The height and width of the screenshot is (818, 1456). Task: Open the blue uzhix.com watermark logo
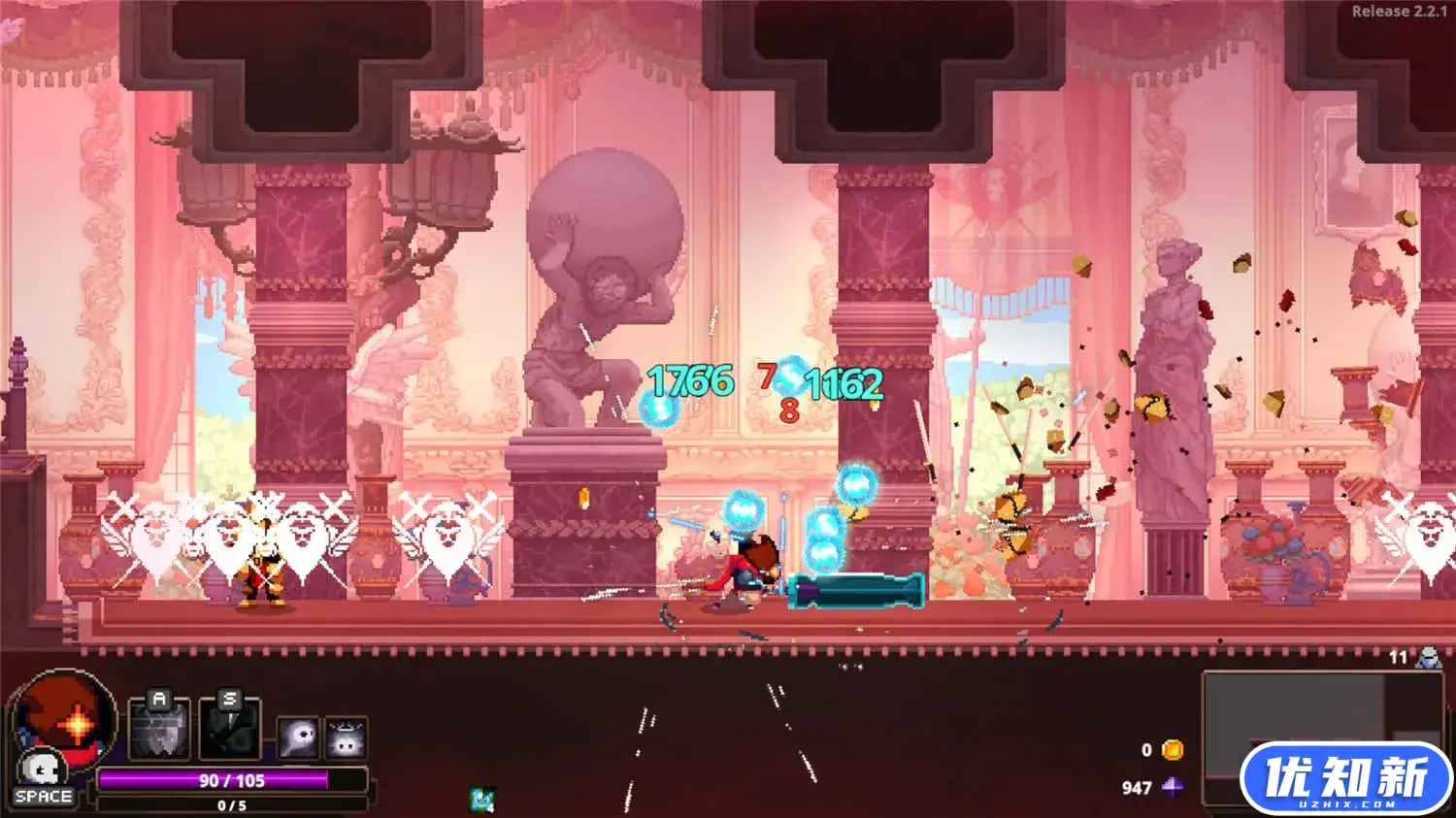click(x=1345, y=779)
